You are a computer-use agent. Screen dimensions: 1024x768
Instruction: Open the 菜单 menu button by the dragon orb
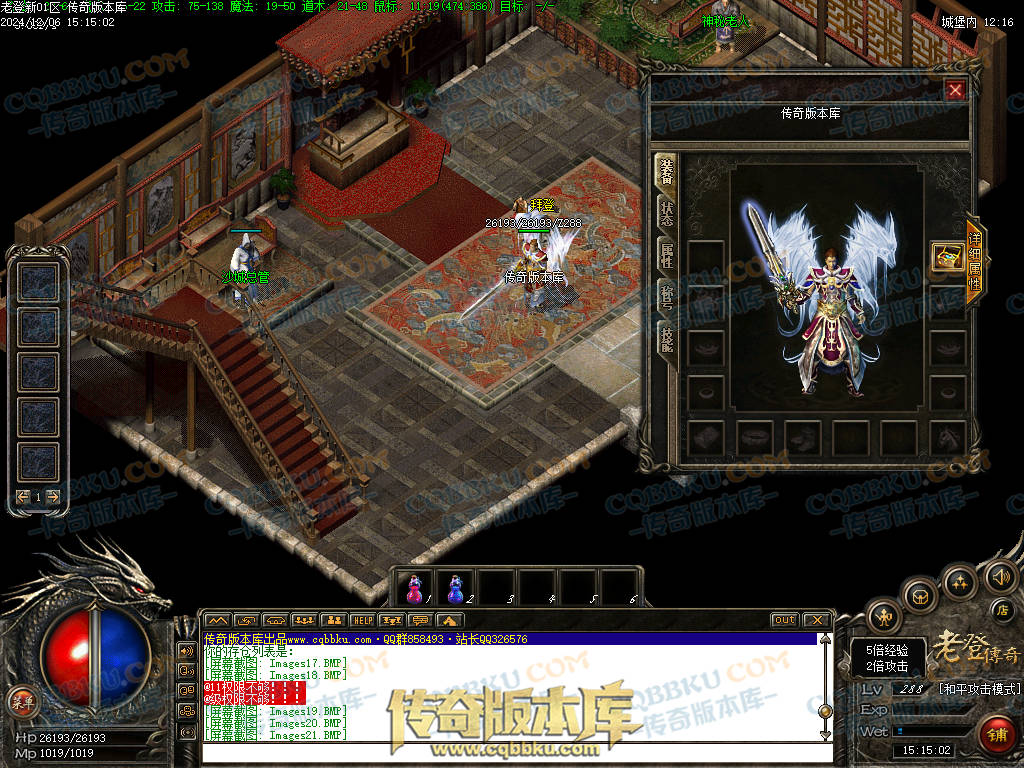(x=19, y=699)
